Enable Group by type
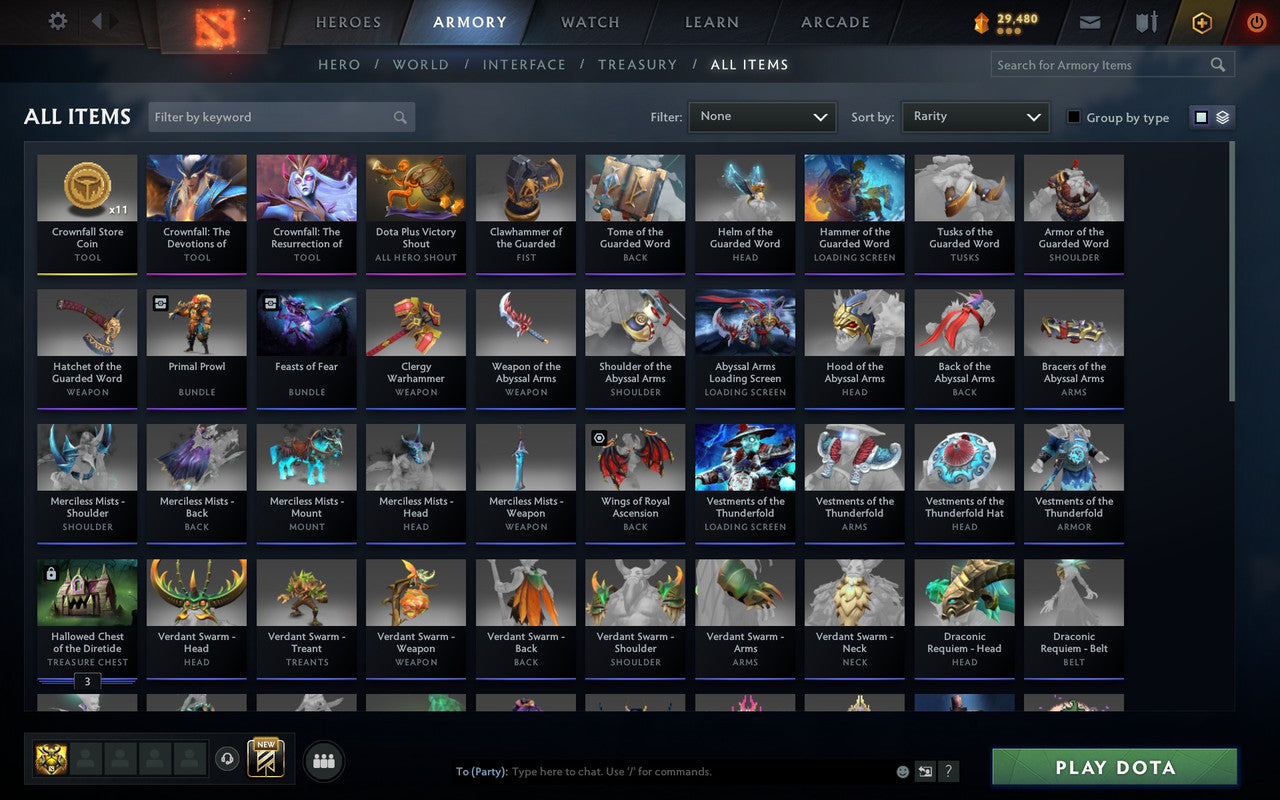The height and width of the screenshot is (800, 1280). click(x=1073, y=117)
